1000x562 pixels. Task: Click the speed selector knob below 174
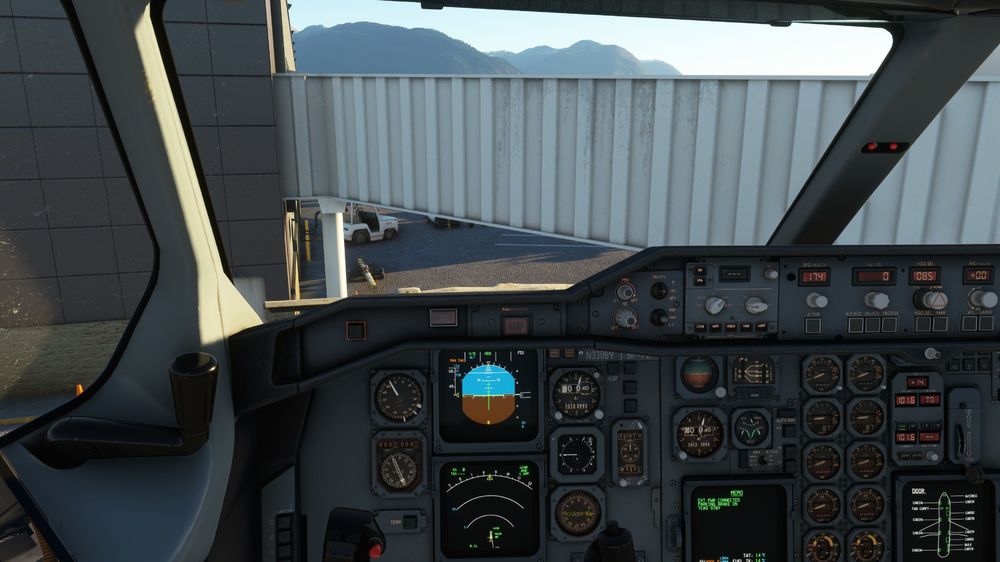[816, 300]
